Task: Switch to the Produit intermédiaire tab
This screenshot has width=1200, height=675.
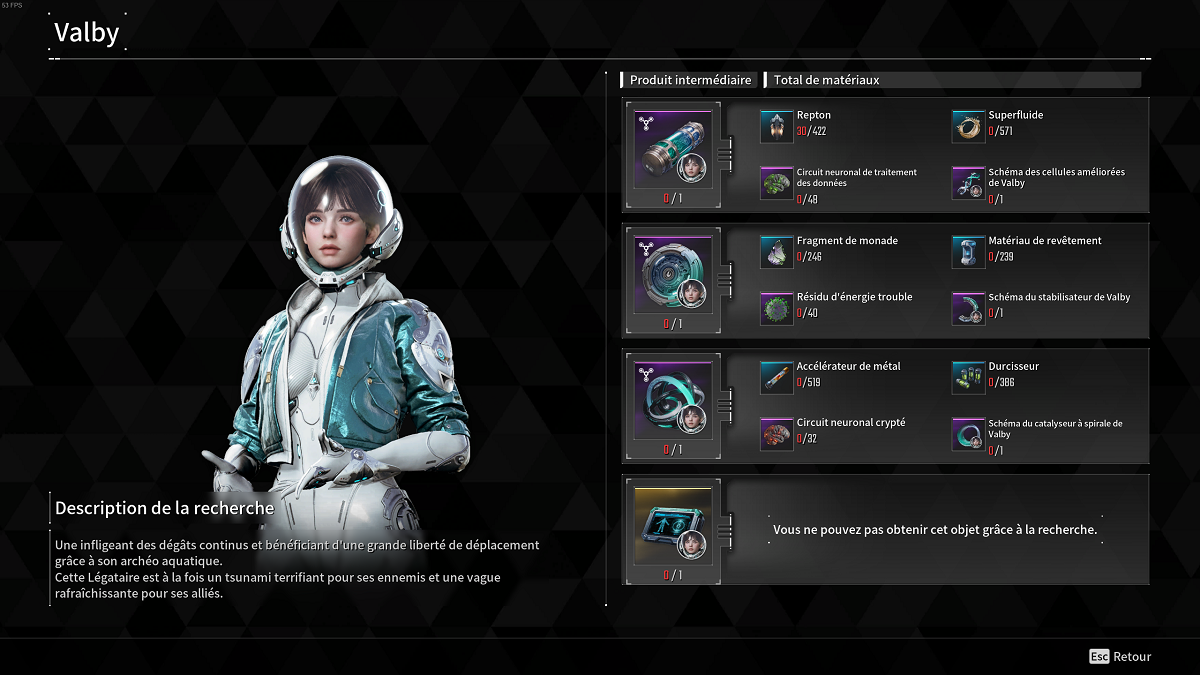Action: tap(690, 80)
